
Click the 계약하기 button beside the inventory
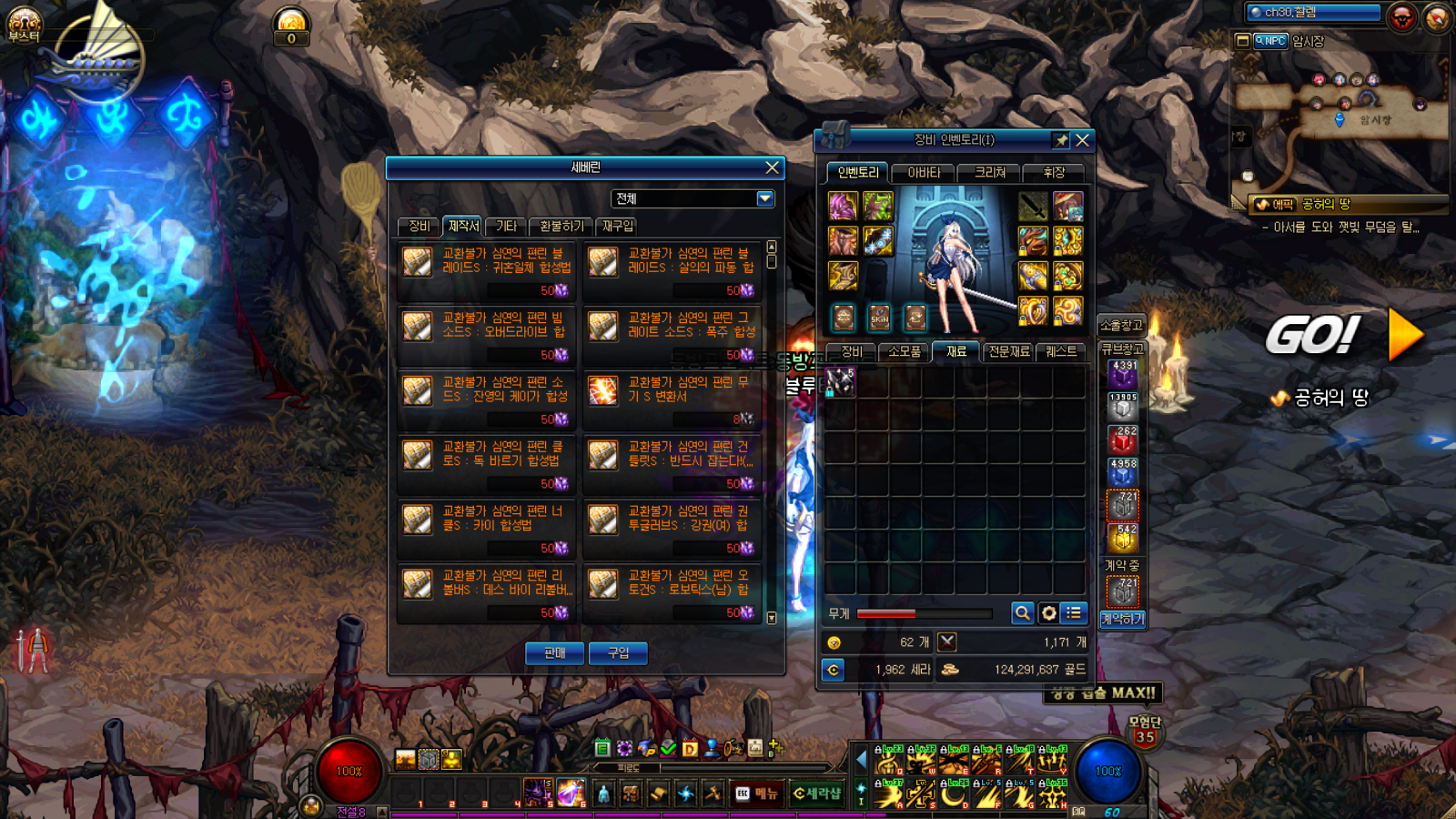(x=1123, y=619)
